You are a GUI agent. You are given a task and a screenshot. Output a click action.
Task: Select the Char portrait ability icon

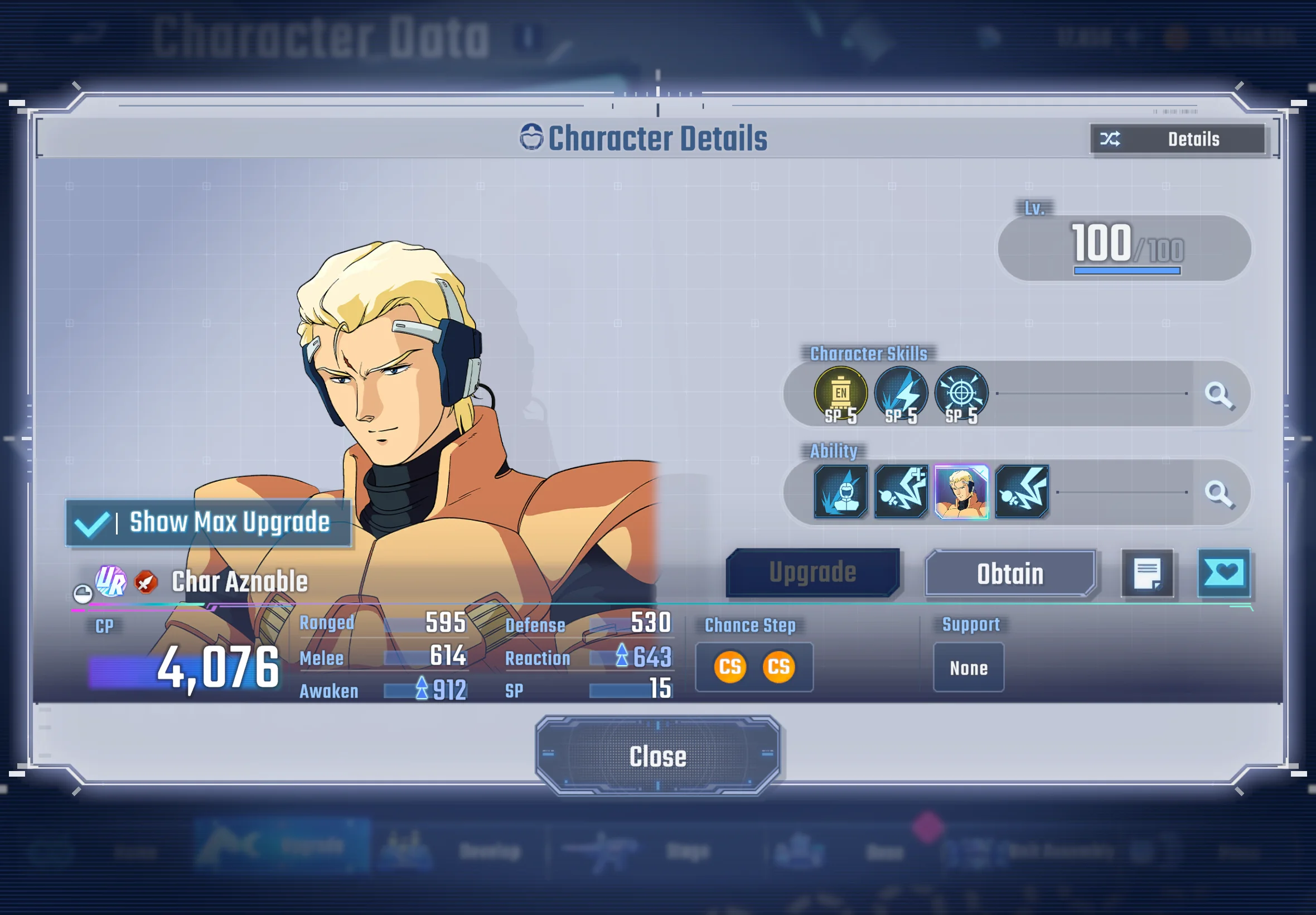click(x=961, y=492)
